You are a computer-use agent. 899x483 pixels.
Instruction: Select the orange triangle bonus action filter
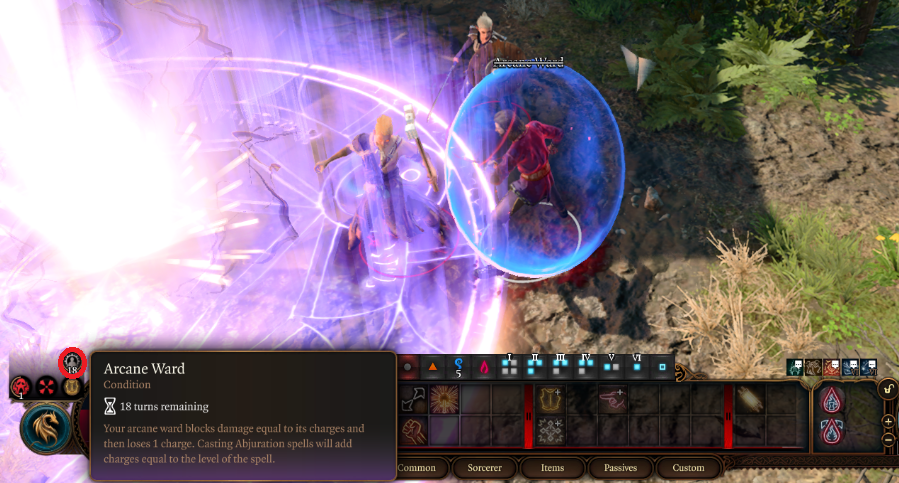pos(433,367)
